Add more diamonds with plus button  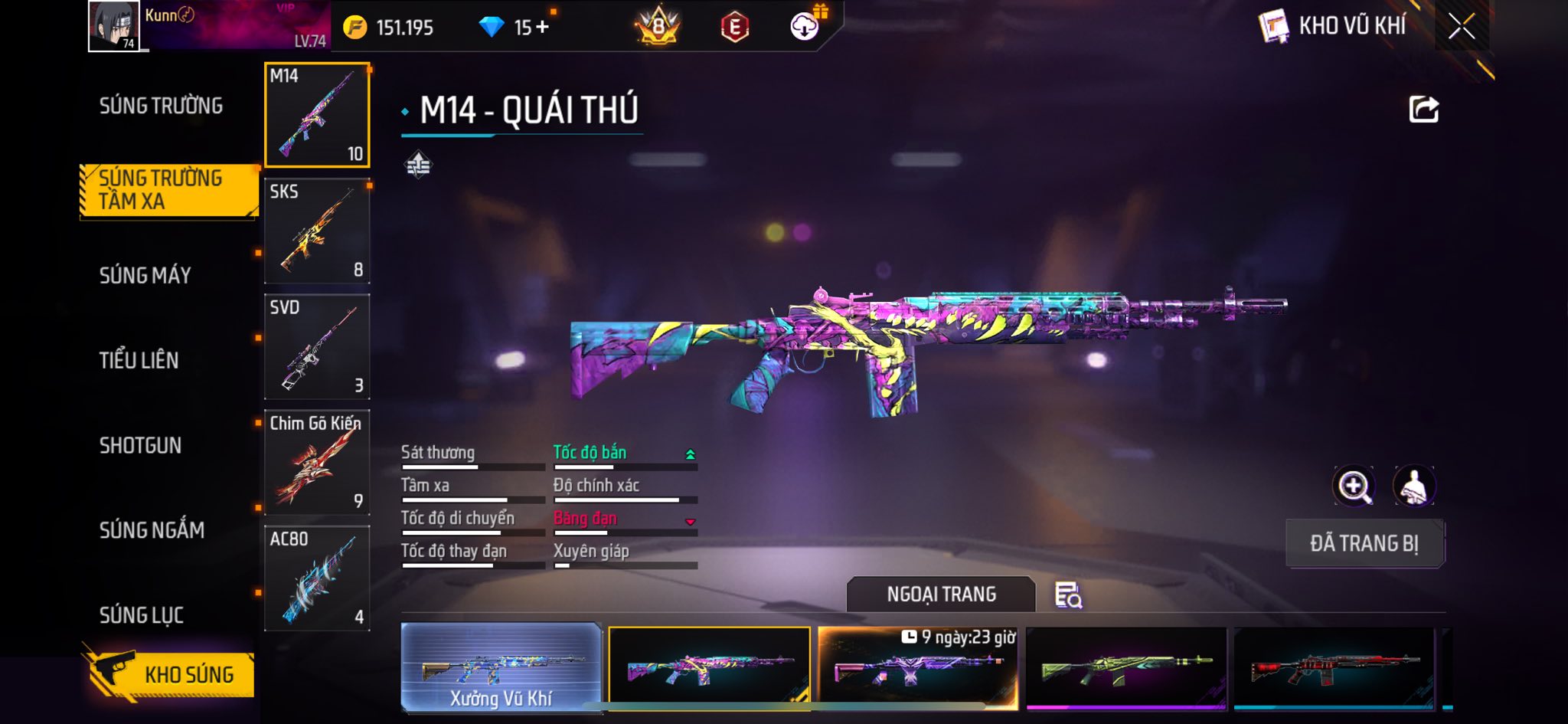542,28
